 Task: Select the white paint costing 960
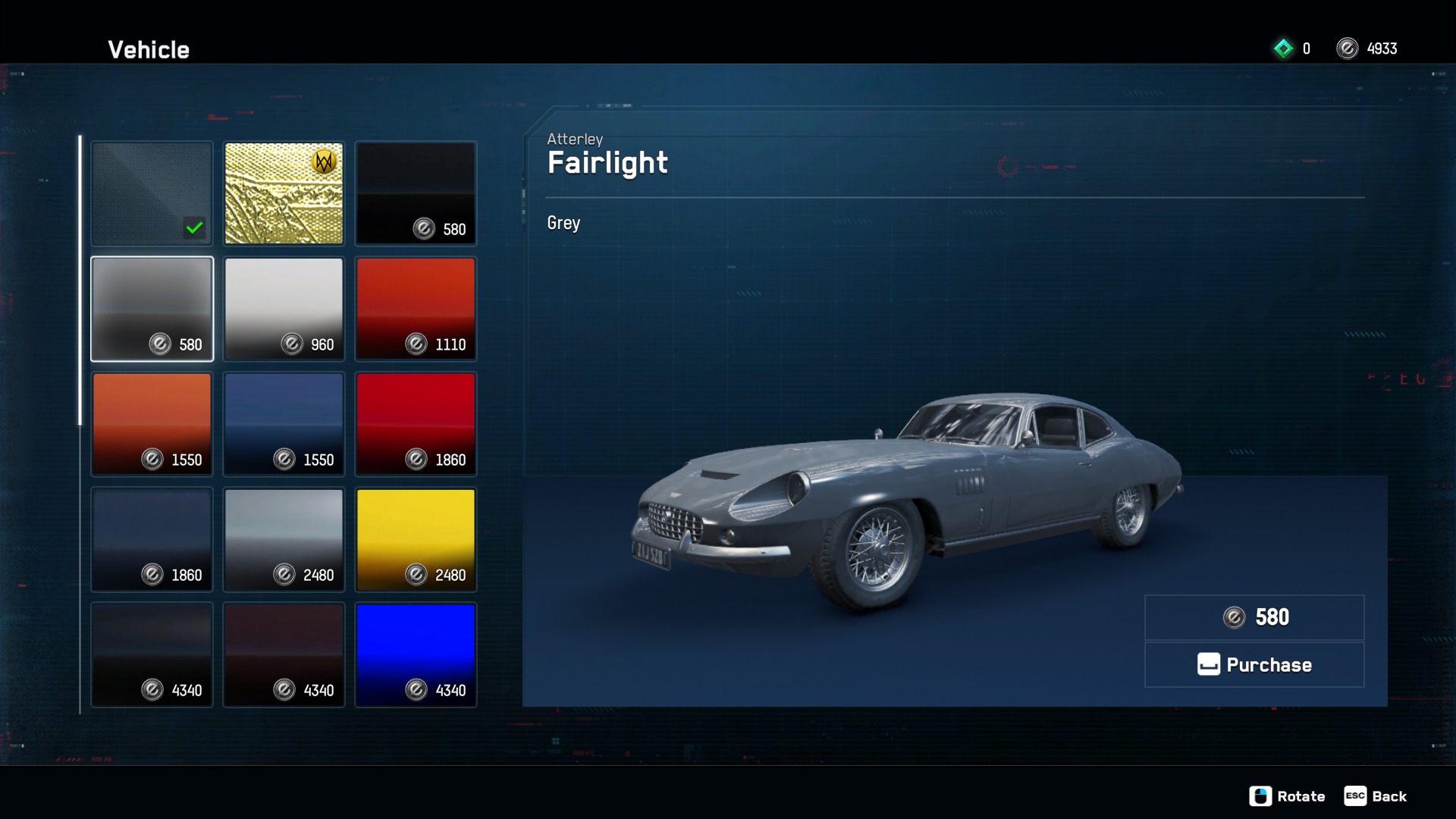(x=284, y=309)
